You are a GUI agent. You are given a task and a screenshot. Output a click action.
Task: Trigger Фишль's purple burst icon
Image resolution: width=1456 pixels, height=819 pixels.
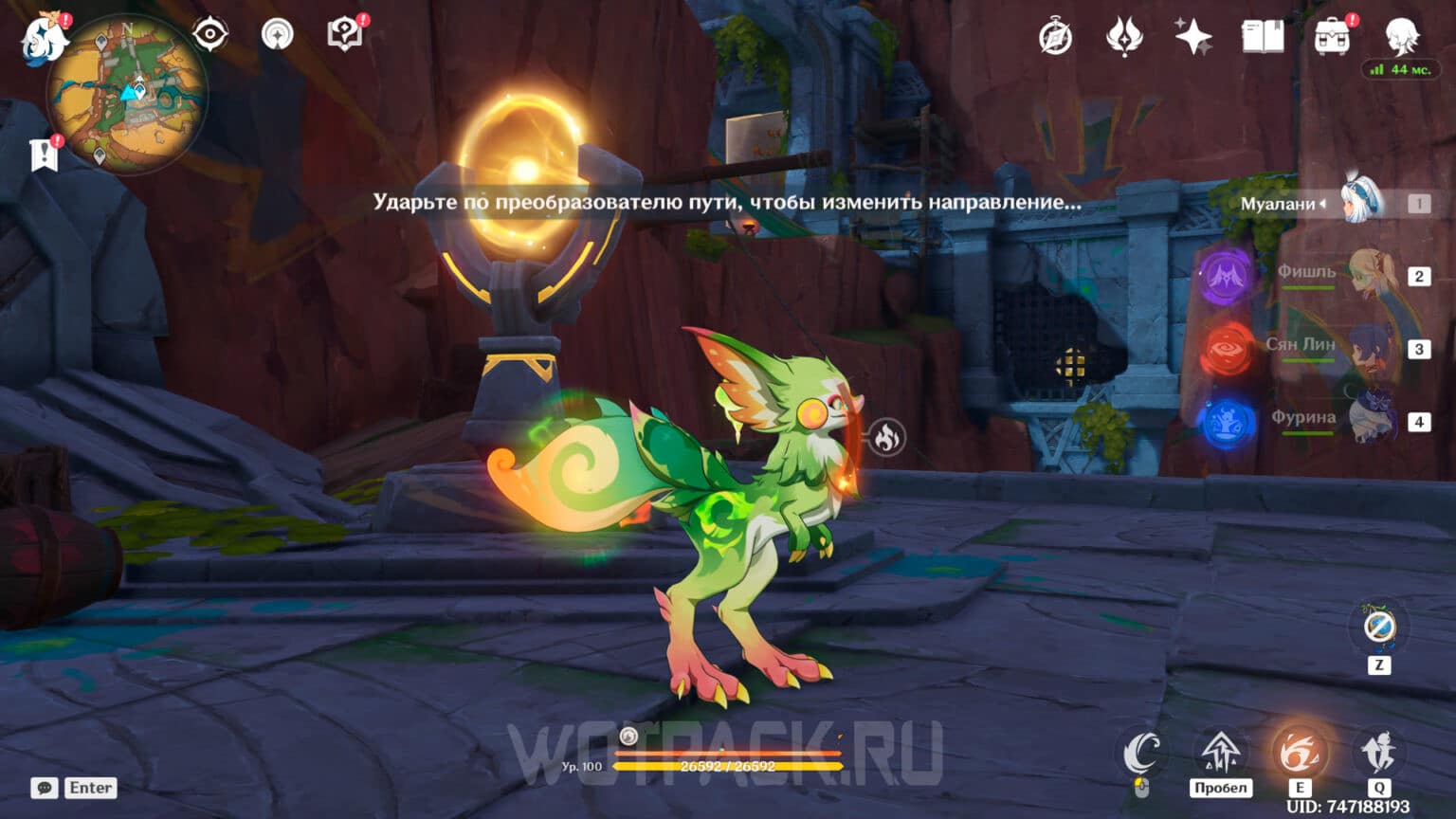point(1227,275)
